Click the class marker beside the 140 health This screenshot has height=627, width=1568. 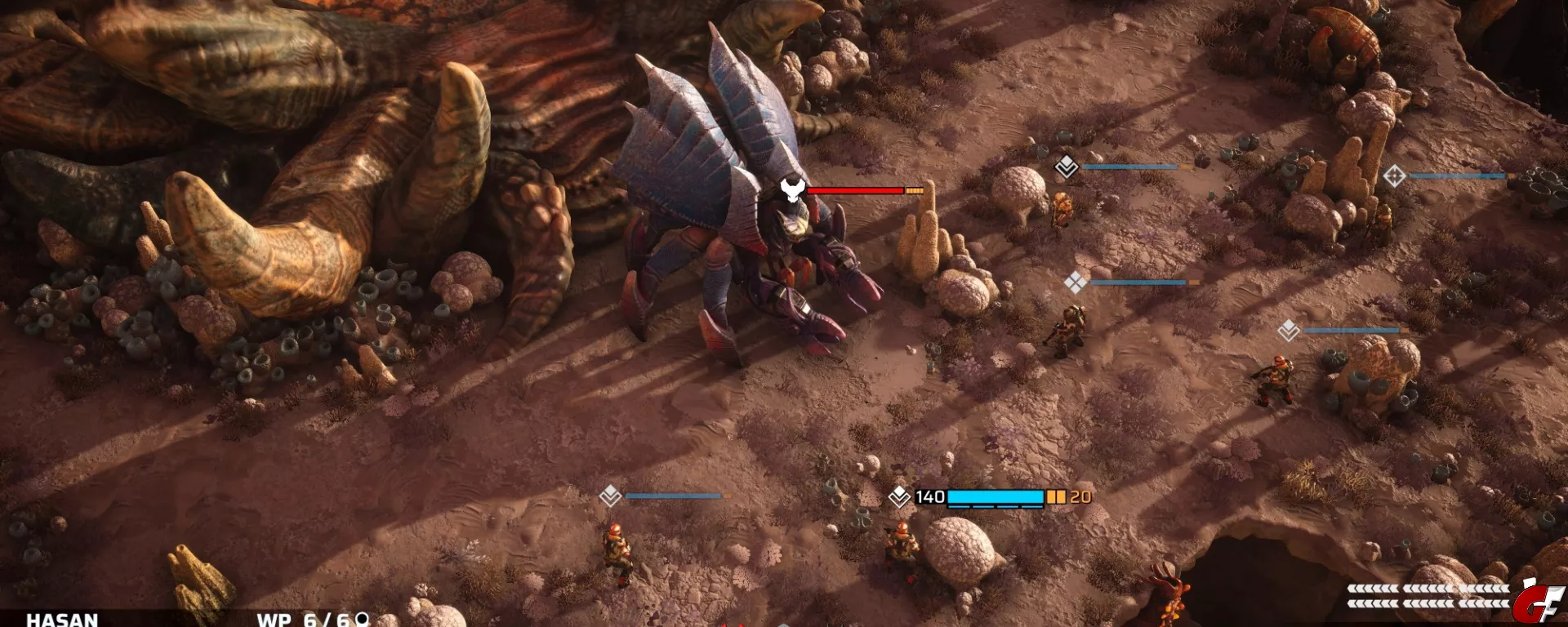(x=899, y=496)
